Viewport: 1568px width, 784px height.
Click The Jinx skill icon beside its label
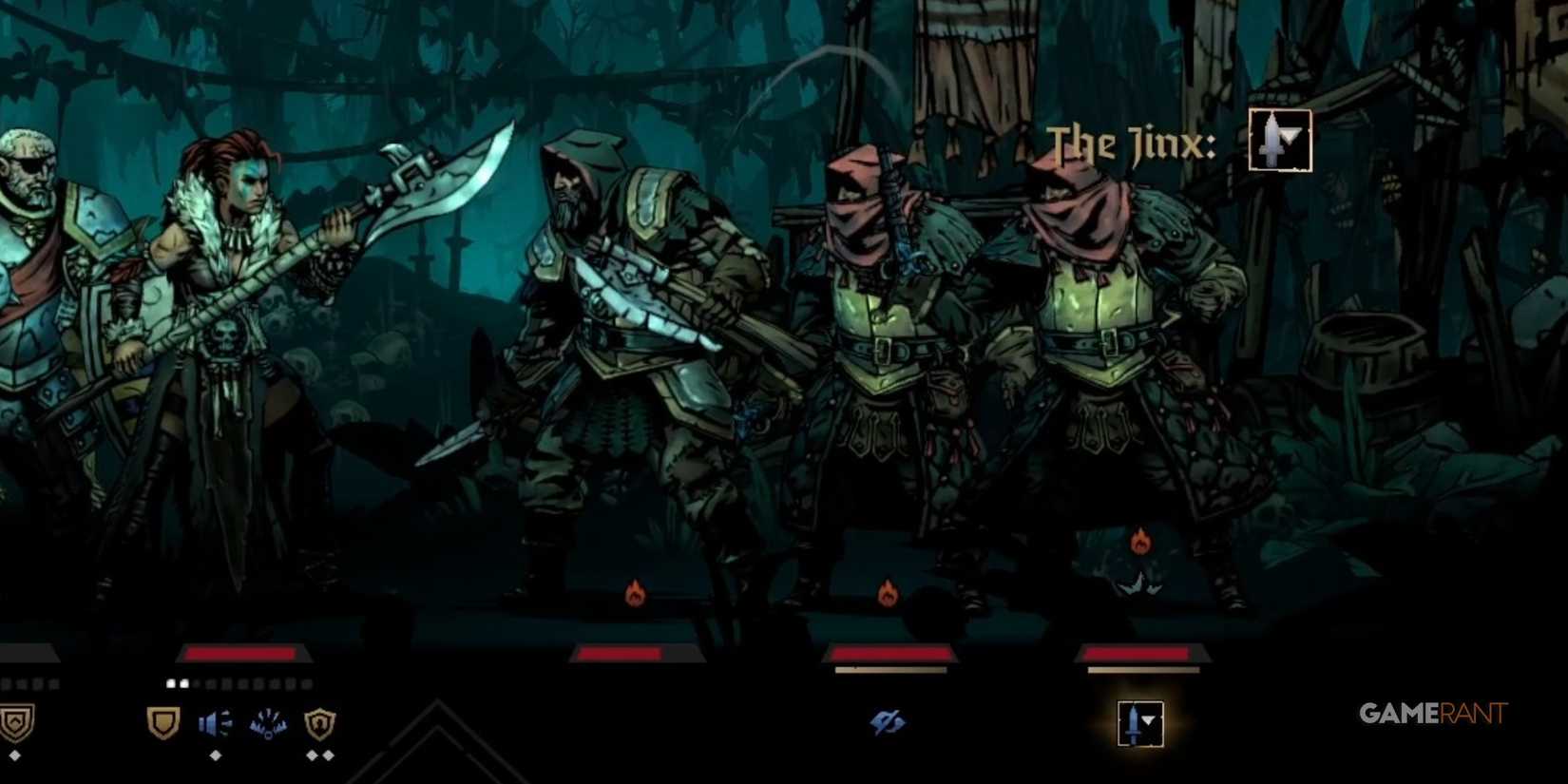[x=1281, y=141]
